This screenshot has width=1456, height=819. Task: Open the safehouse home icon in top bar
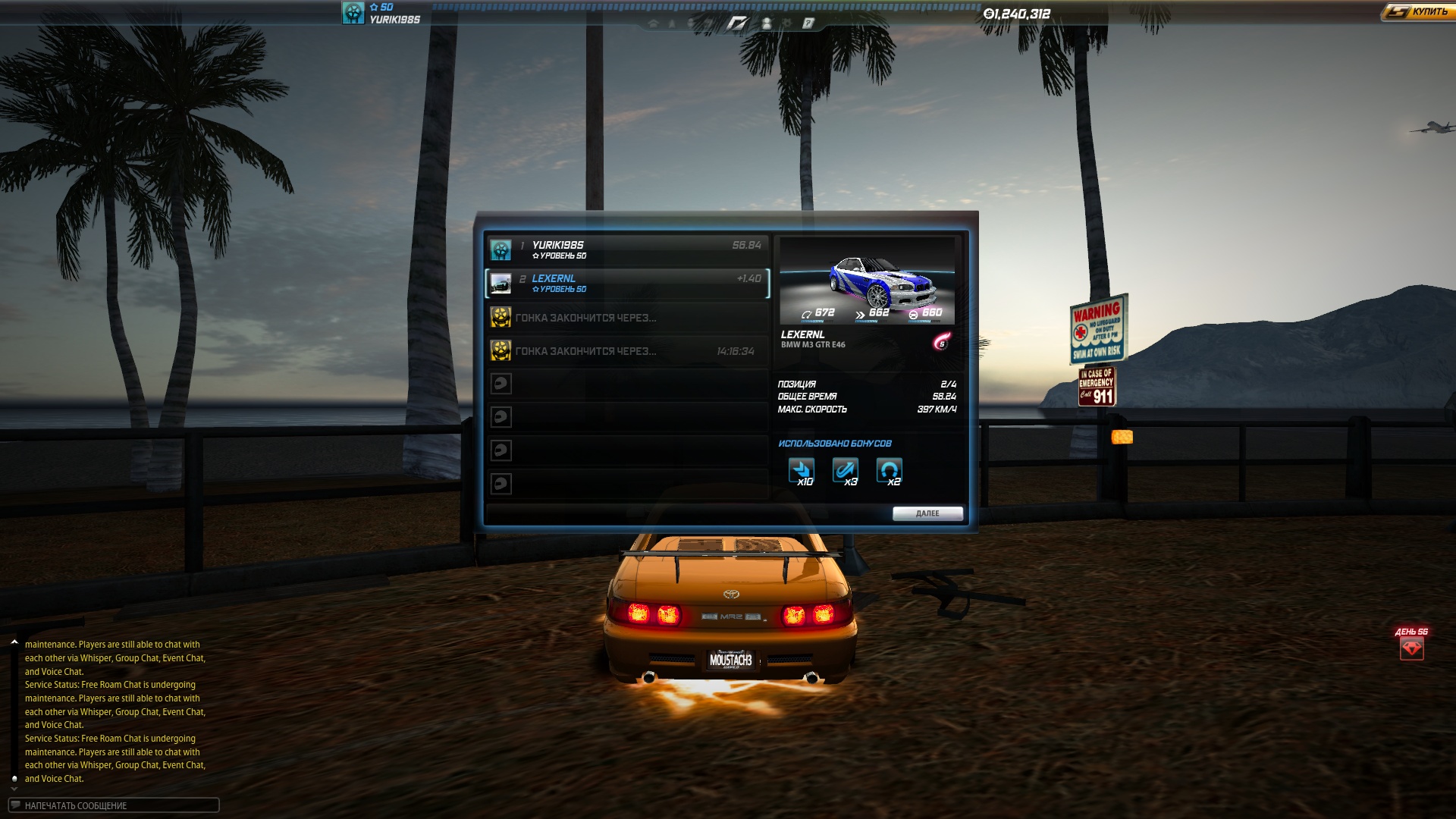pos(653,24)
